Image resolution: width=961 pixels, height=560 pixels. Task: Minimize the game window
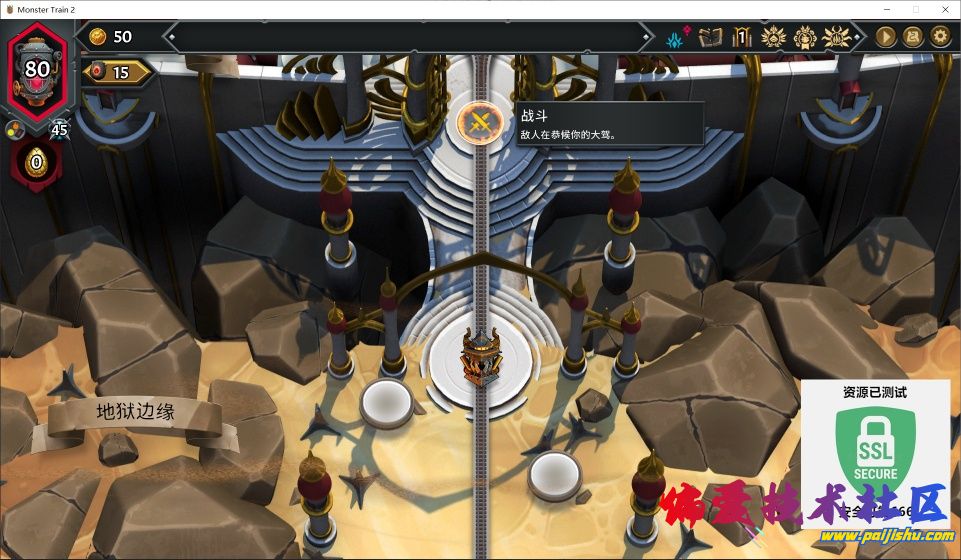click(x=886, y=9)
